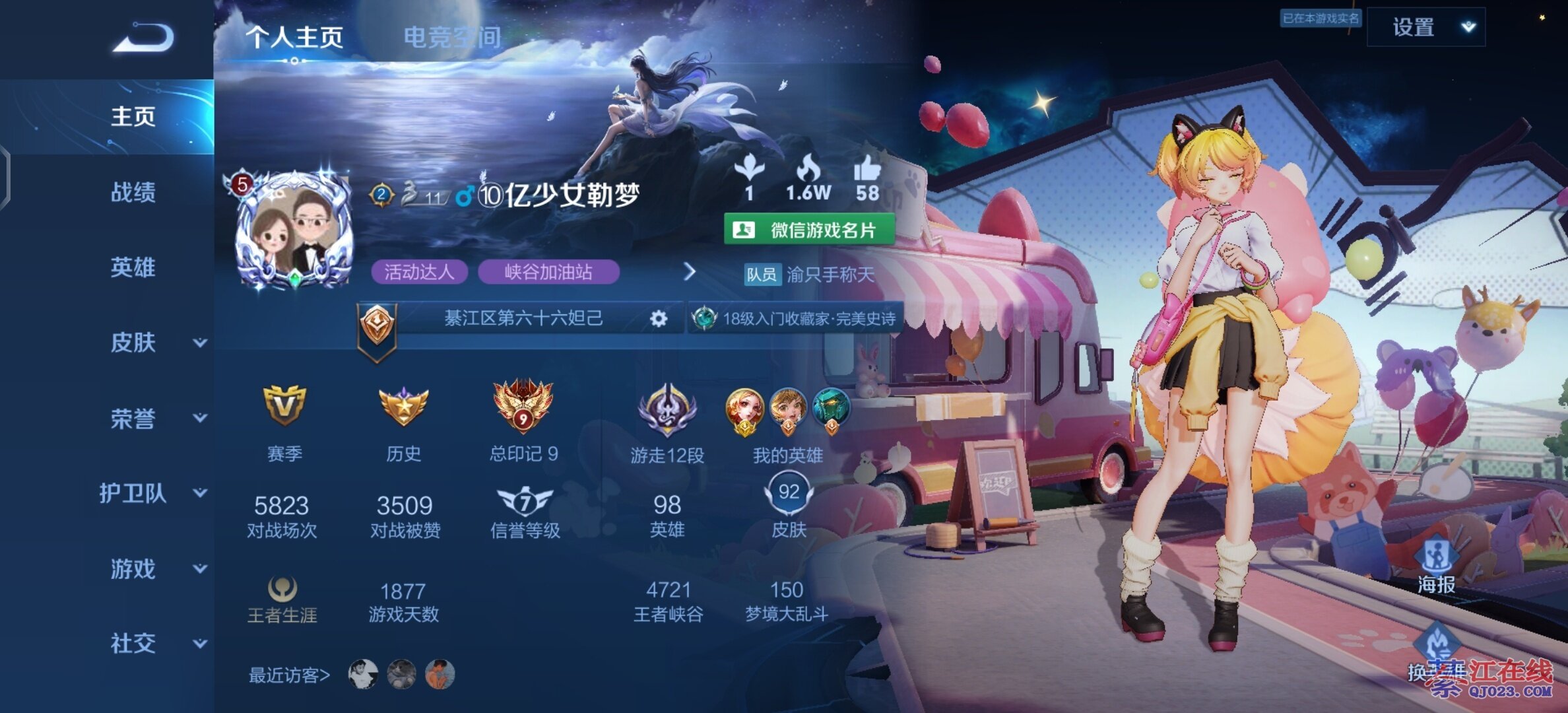Open title settings gear icon
Viewport: 1568px width, 713px height.
click(x=658, y=319)
